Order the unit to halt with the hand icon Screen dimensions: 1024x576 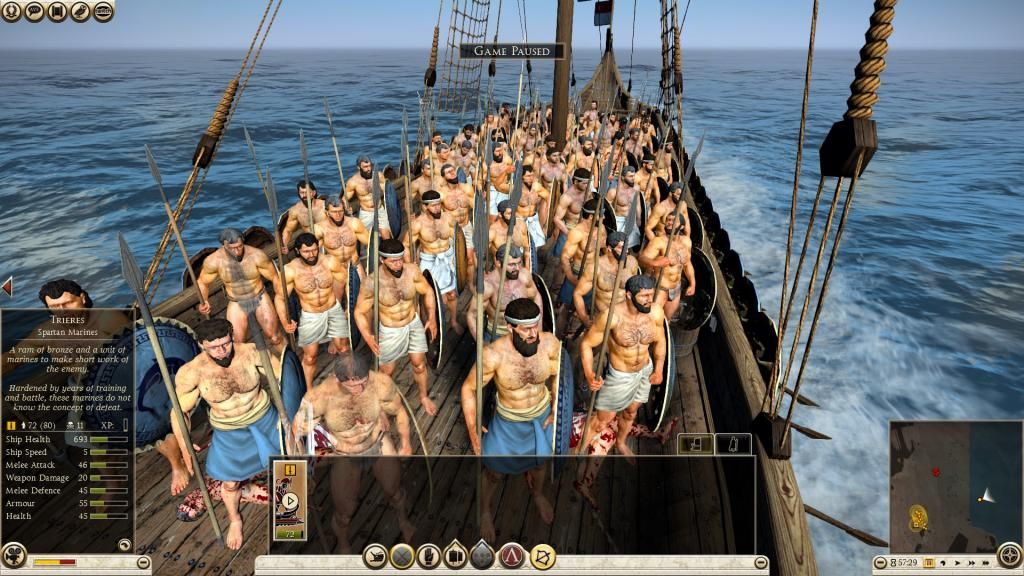click(x=429, y=556)
